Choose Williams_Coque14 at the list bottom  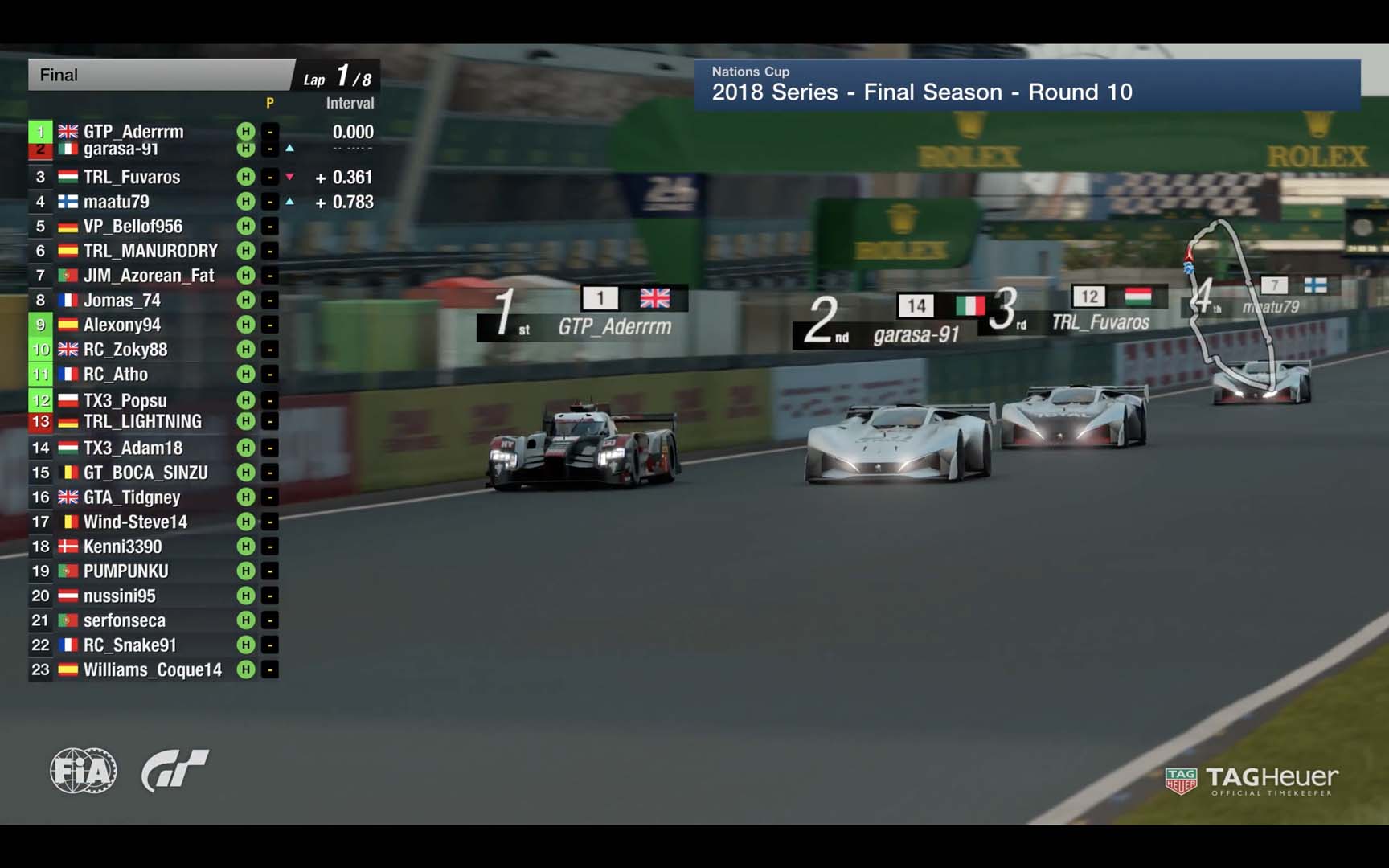(153, 669)
